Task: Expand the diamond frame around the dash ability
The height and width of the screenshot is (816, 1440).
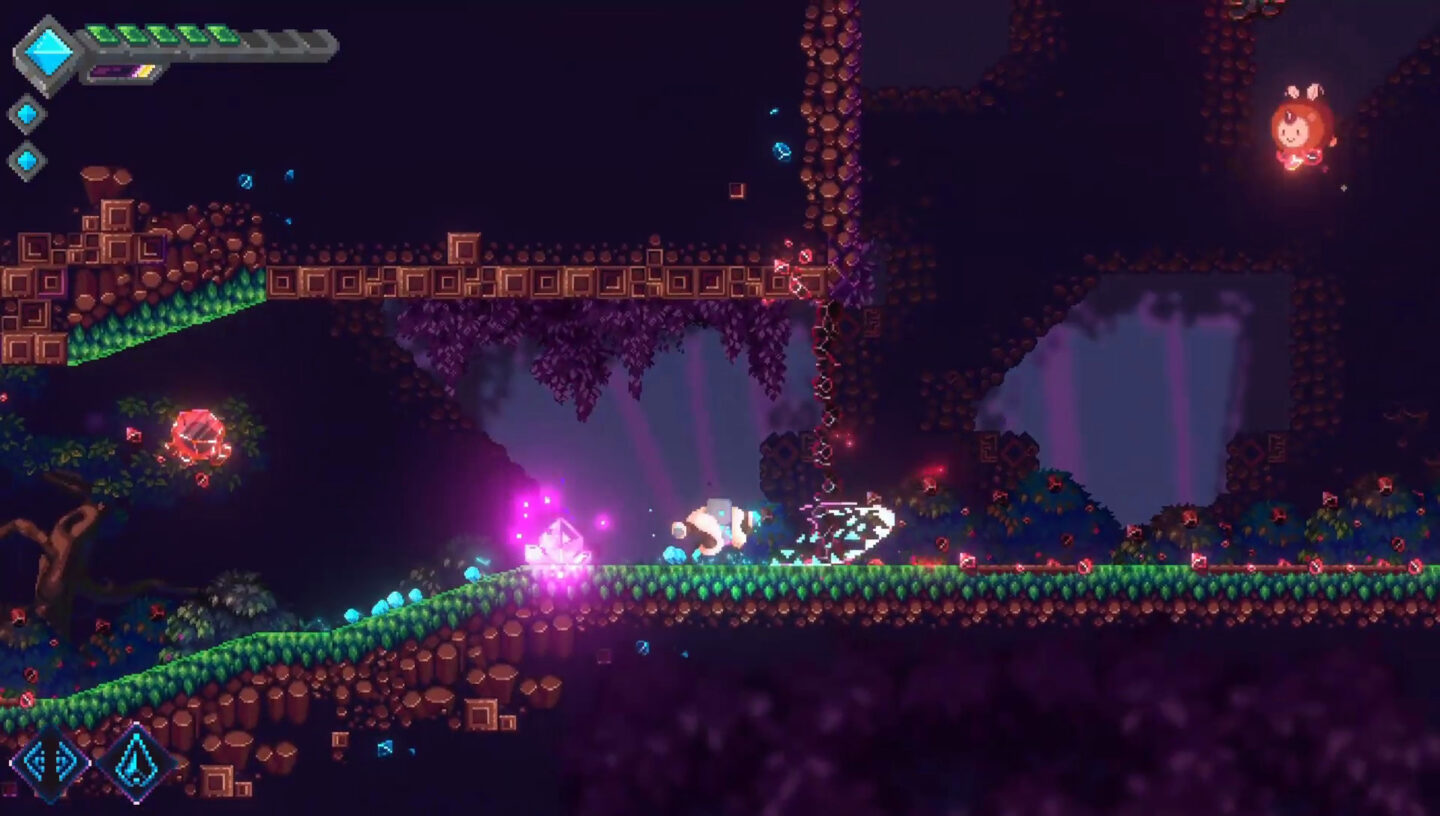Action: [50, 764]
